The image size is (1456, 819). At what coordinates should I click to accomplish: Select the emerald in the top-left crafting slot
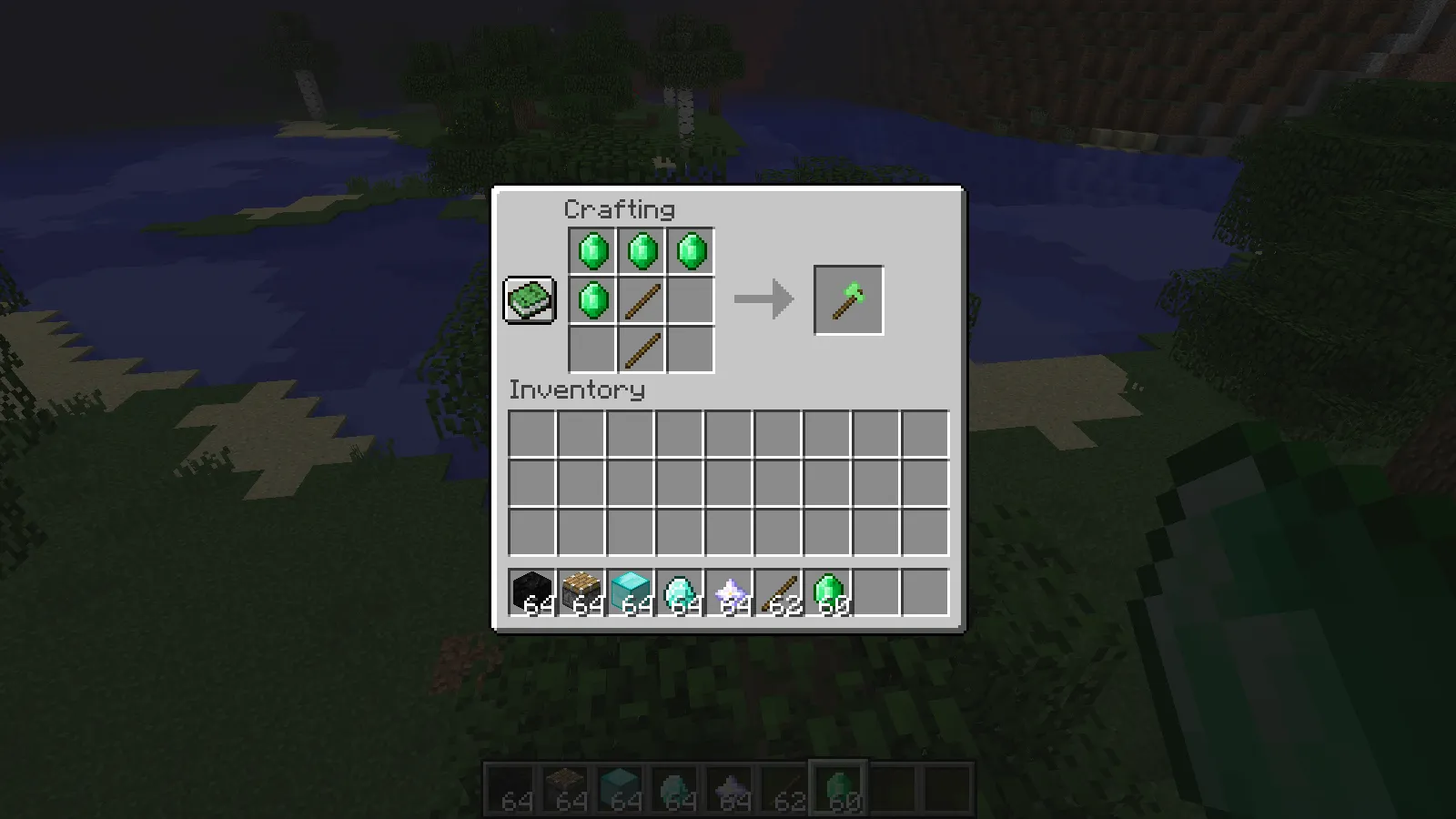point(591,250)
